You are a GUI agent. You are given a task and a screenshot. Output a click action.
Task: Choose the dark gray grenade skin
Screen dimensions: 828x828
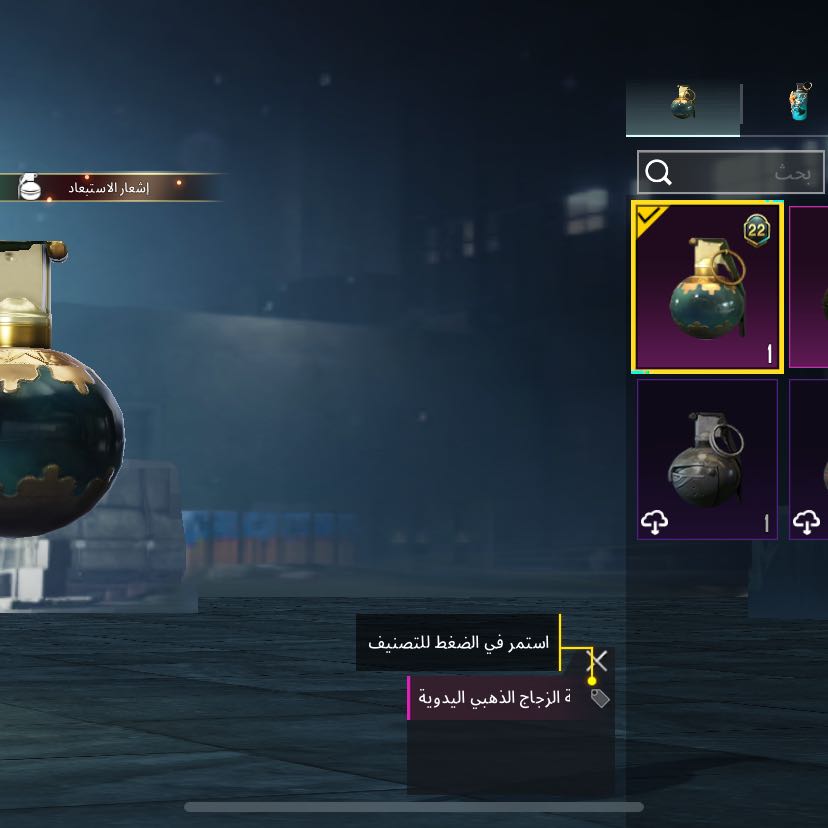click(707, 459)
